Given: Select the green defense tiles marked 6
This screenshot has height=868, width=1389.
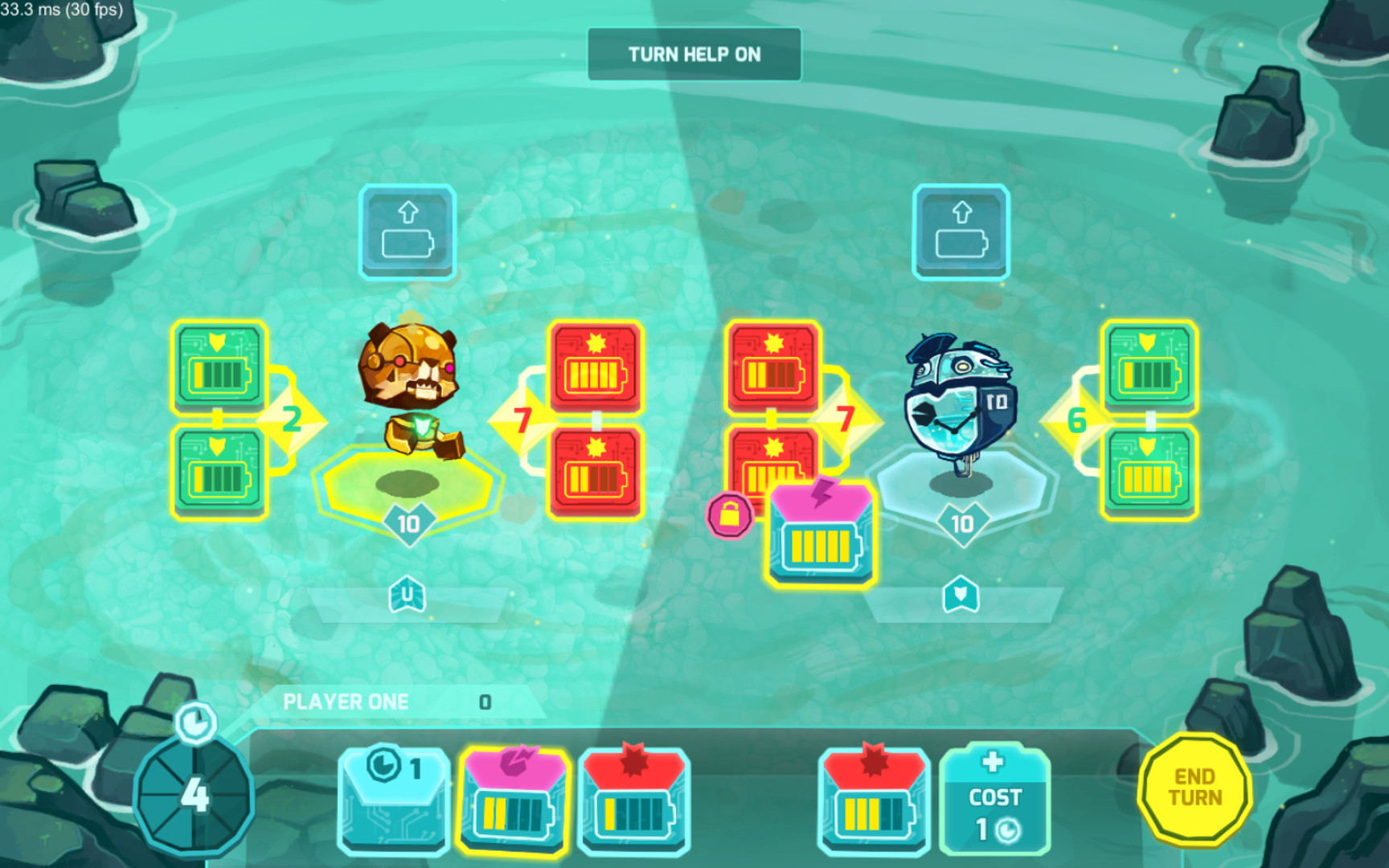Looking at the screenshot, I should [1148, 418].
